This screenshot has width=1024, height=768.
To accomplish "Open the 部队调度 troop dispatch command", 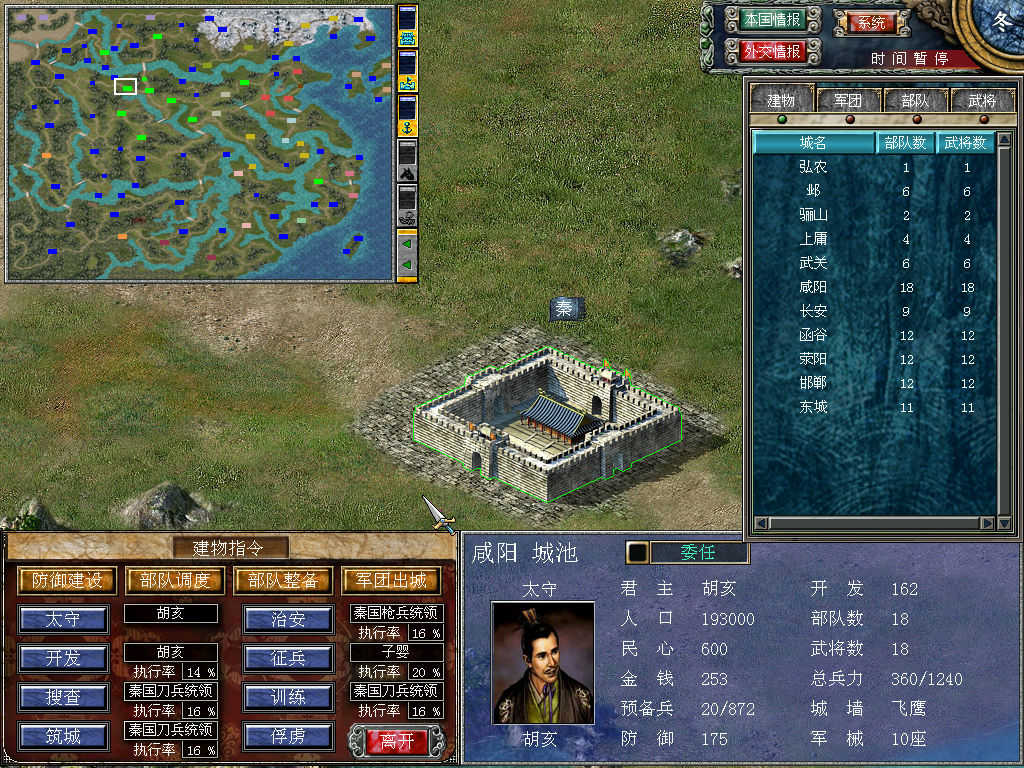I will point(175,580).
